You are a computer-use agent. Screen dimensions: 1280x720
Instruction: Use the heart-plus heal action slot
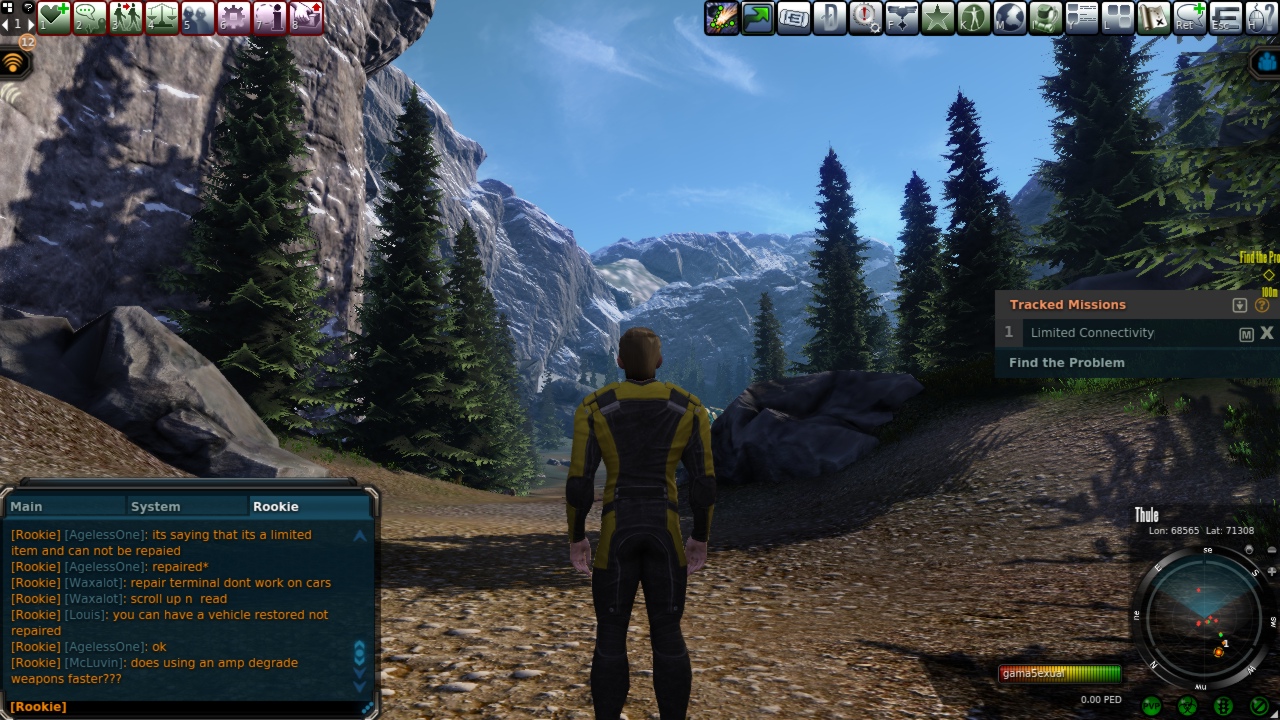pos(54,17)
